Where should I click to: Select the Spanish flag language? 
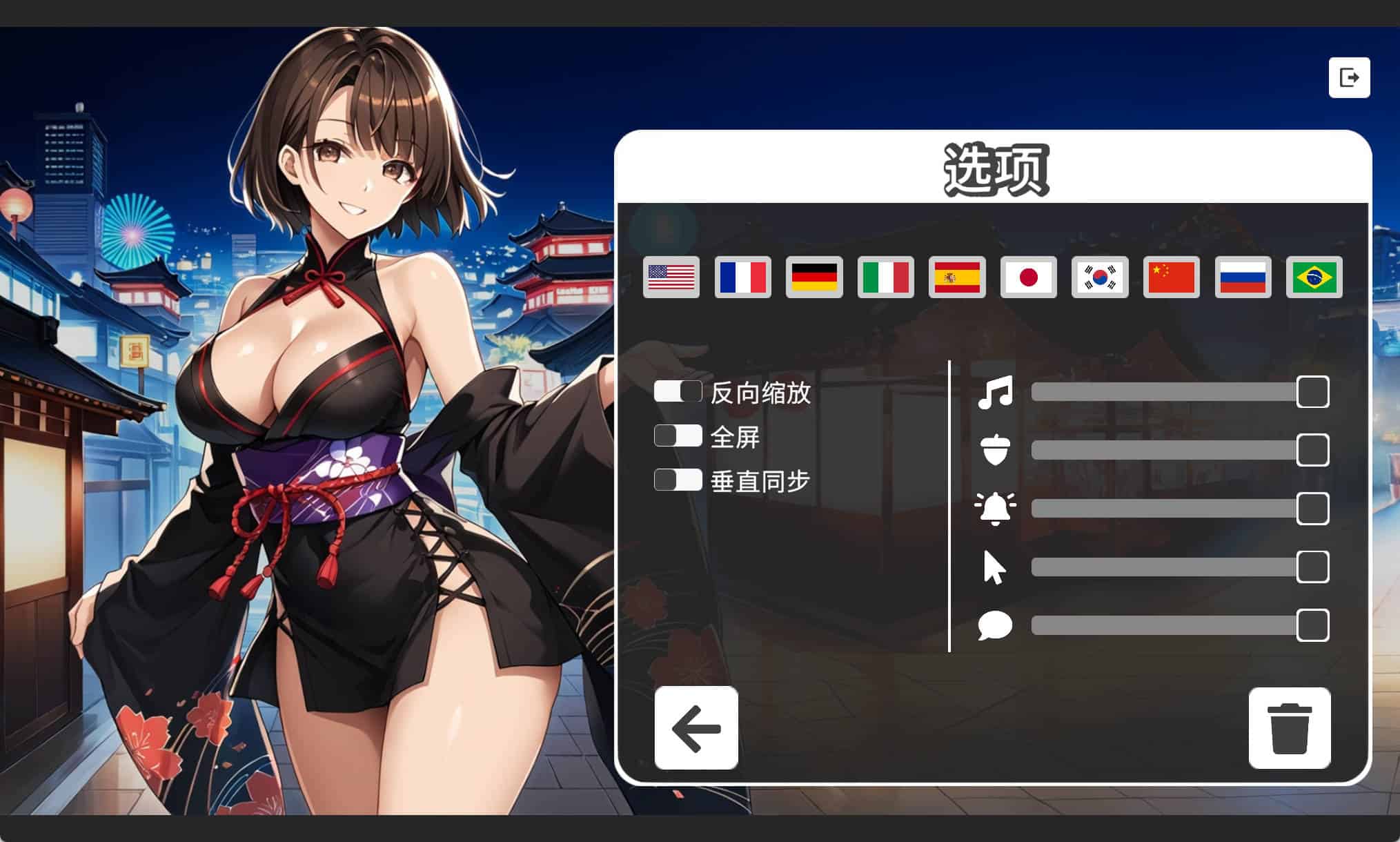pyautogui.click(x=957, y=277)
